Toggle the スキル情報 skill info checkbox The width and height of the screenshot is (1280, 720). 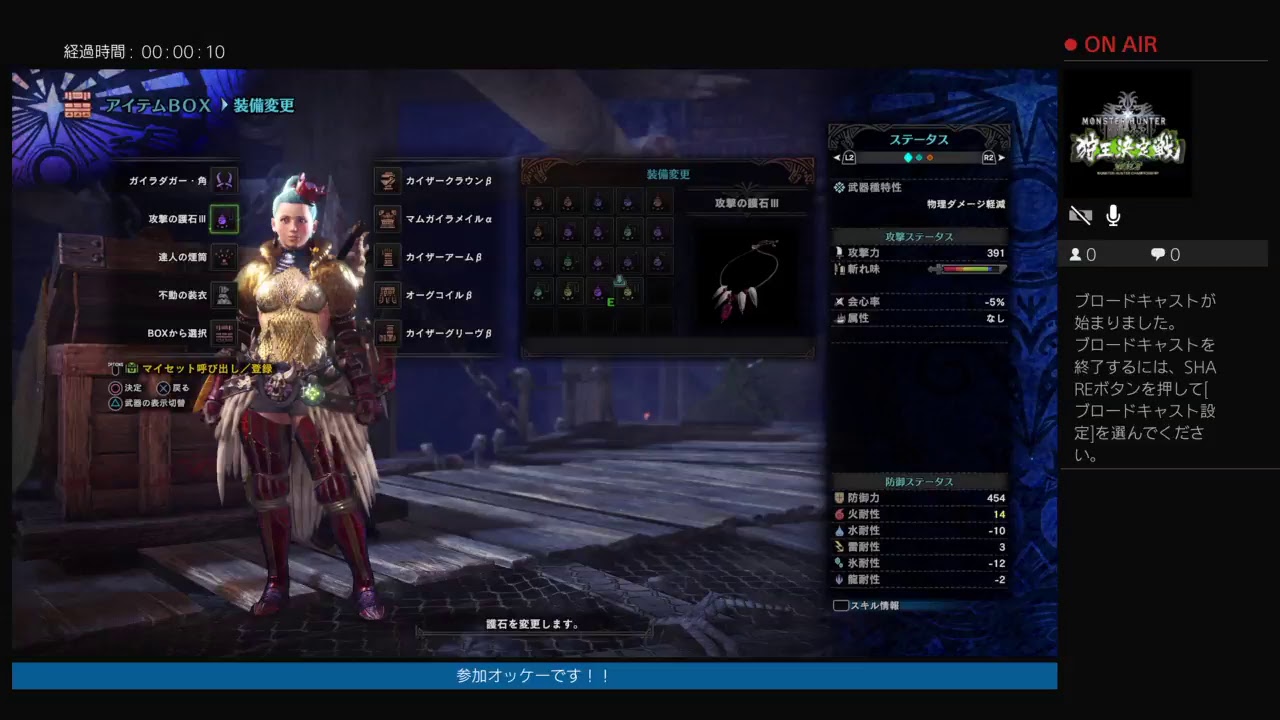pyautogui.click(x=841, y=606)
